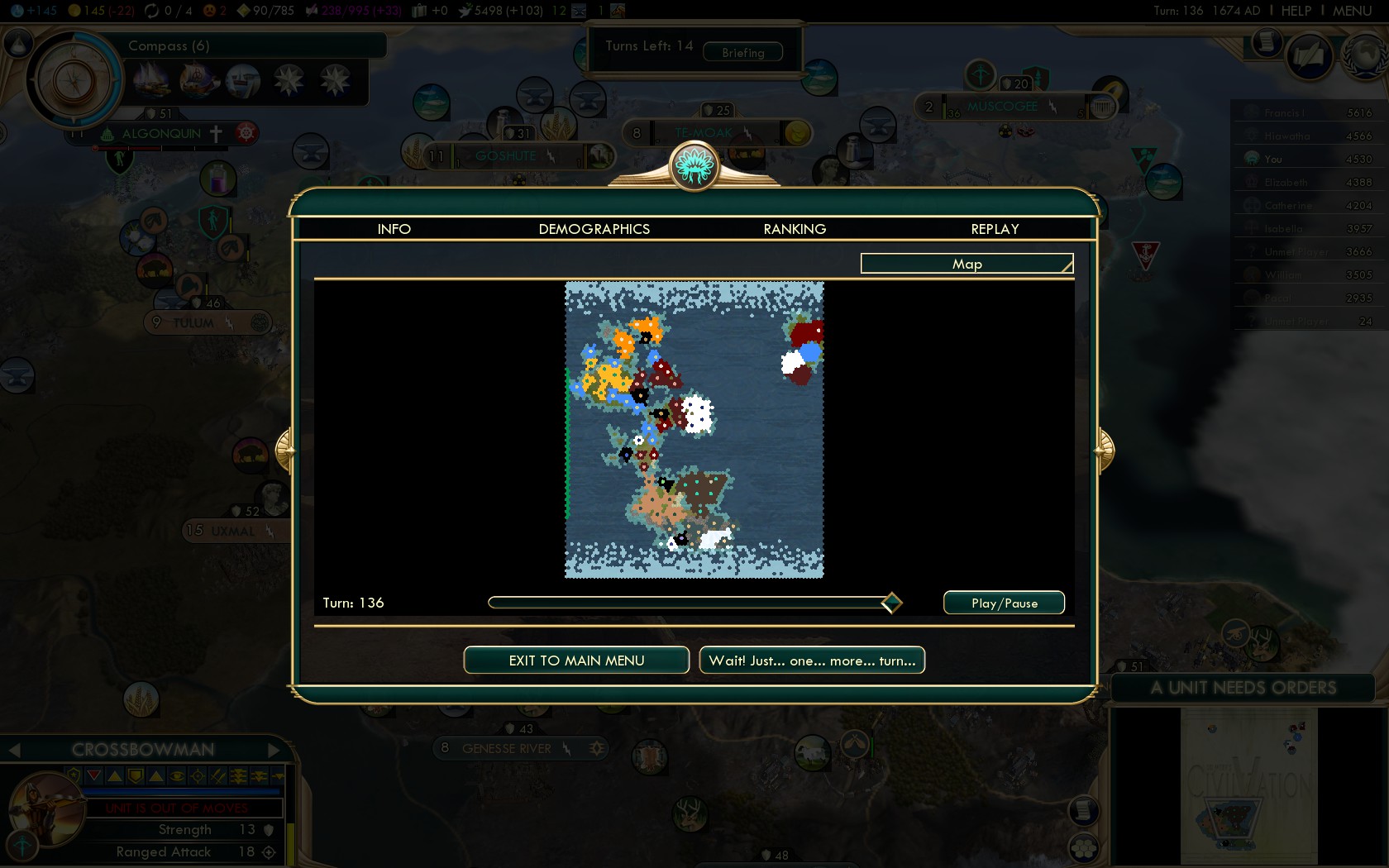Image resolution: width=1389 pixels, height=868 pixels.
Task: Click the A UNIT NEEDS ORDERS banner
Action: pyautogui.click(x=1243, y=688)
